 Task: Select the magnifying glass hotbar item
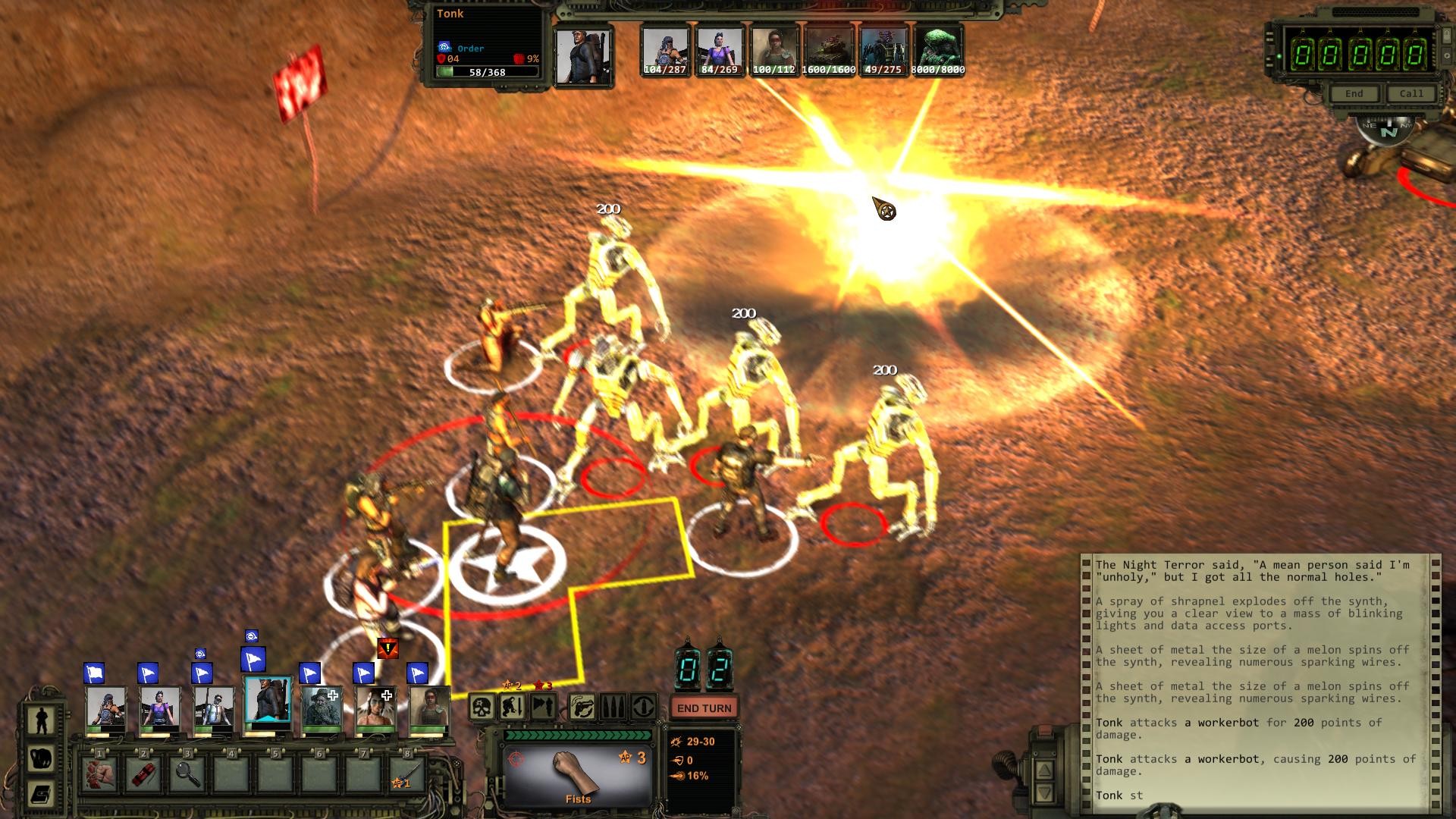click(187, 774)
